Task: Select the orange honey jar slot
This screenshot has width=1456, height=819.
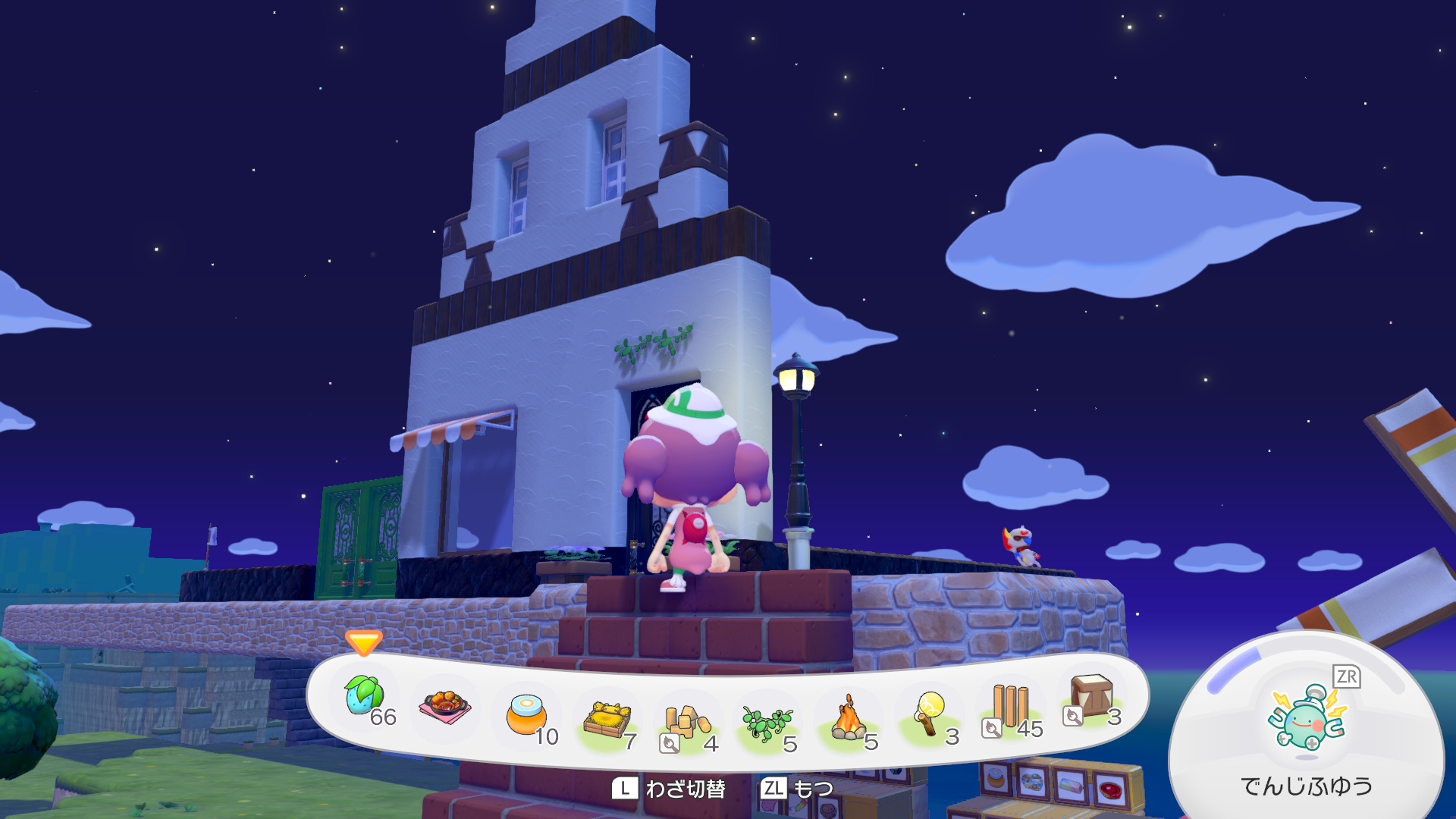Action: (526, 716)
